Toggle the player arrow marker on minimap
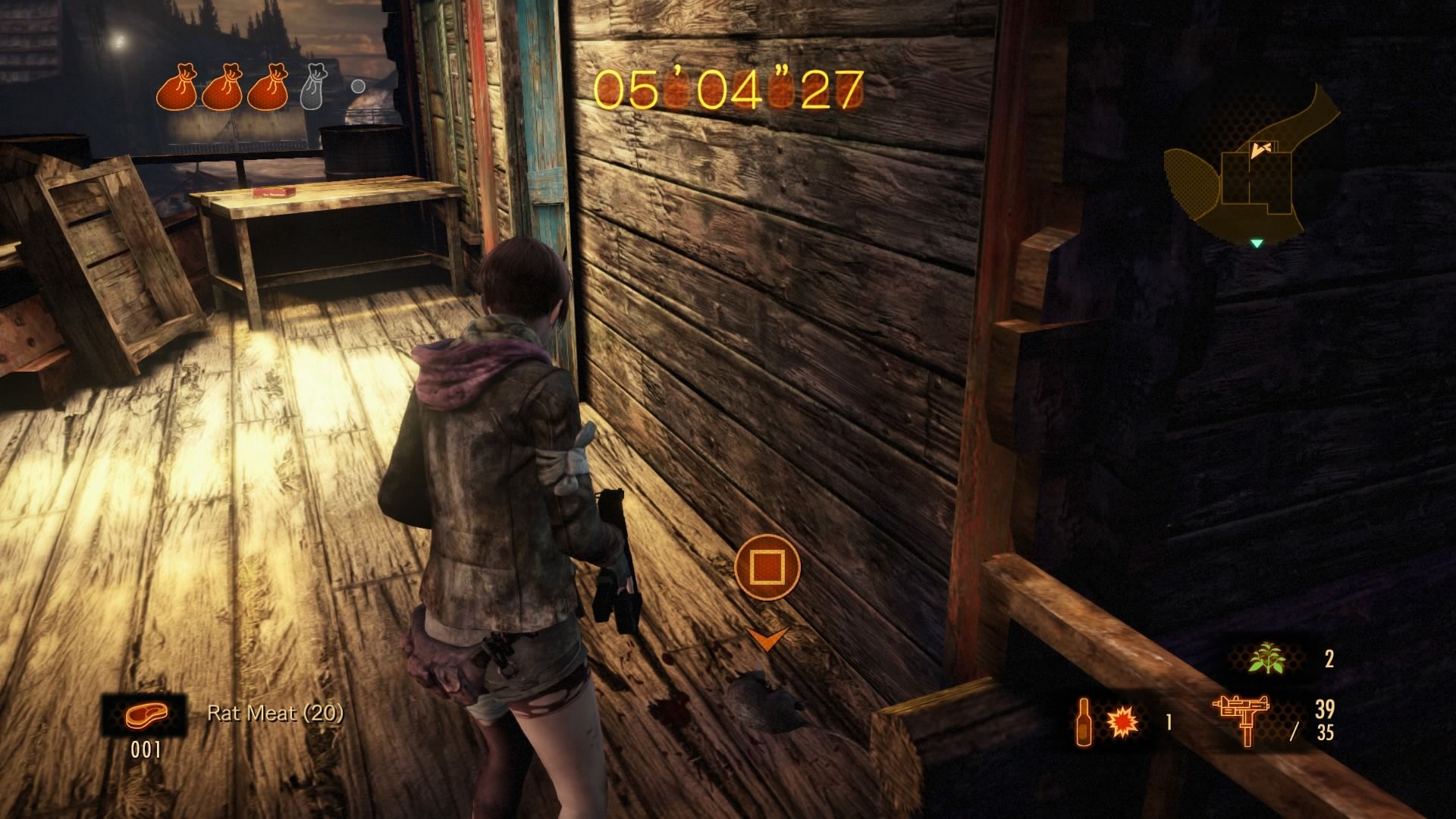The height and width of the screenshot is (819, 1456). click(1261, 151)
